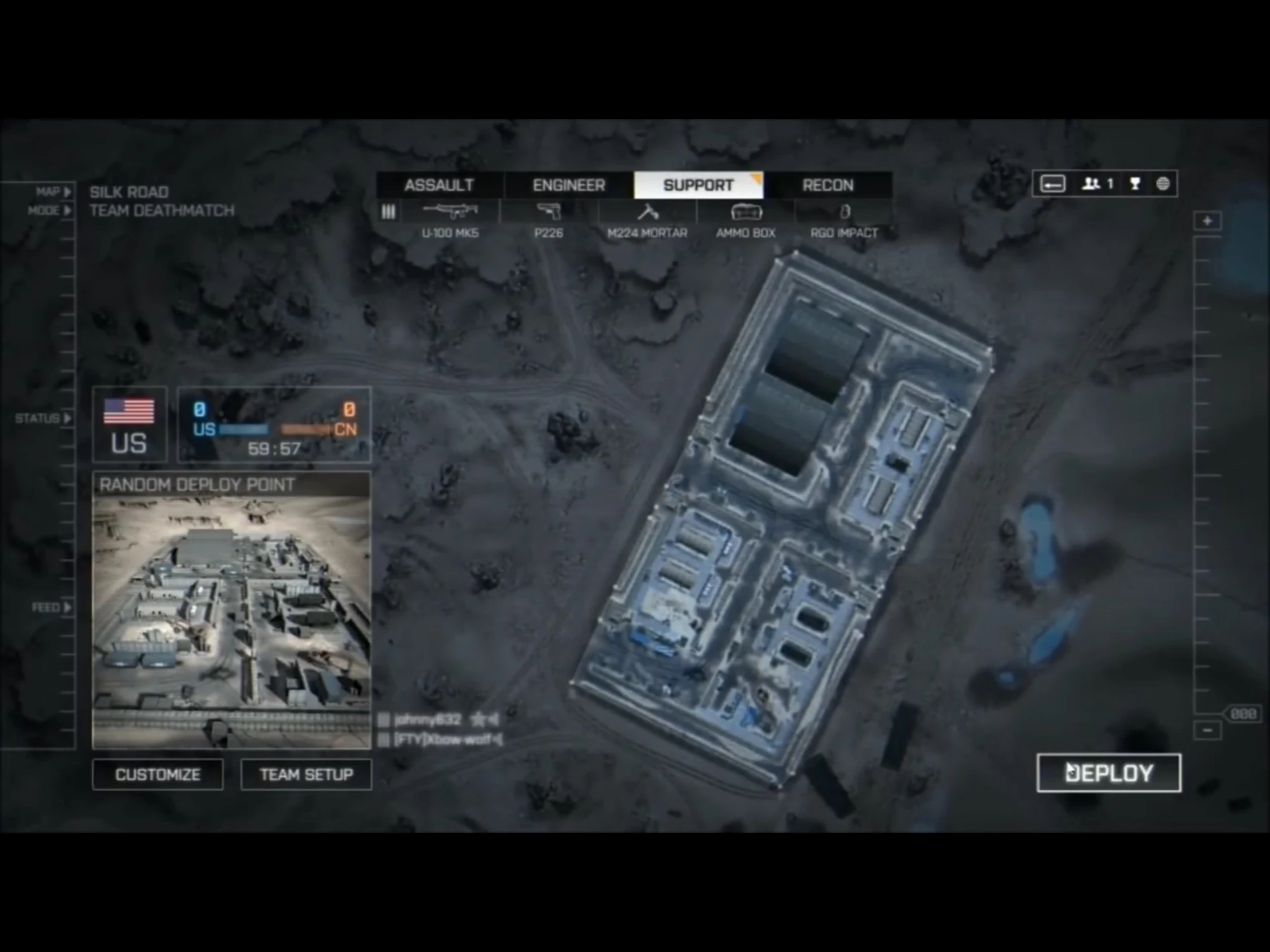Image resolution: width=1270 pixels, height=952 pixels.
Task: Switch to the ASSAULT class tab
Action: 439,185
